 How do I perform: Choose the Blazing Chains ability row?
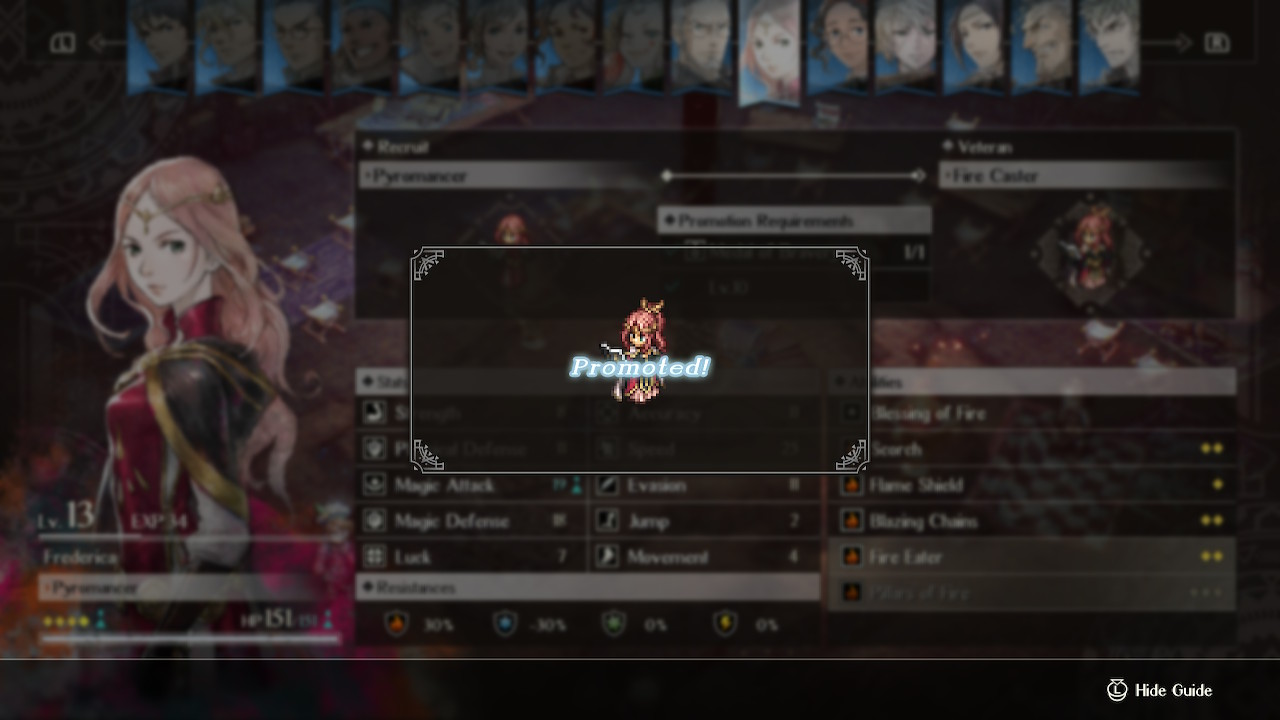click(x=1030, y=521)
